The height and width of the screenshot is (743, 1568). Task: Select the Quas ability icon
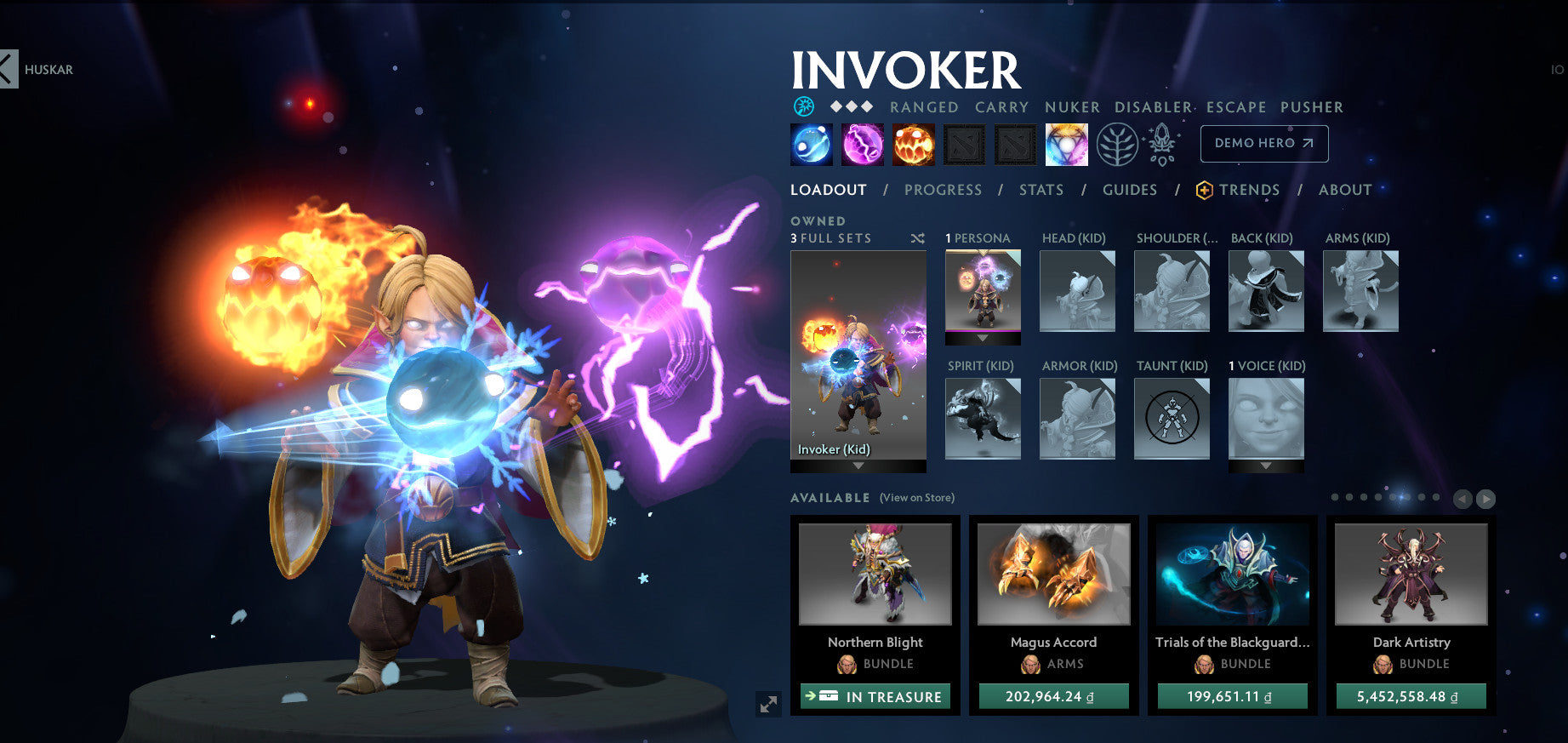pos(810,144)
